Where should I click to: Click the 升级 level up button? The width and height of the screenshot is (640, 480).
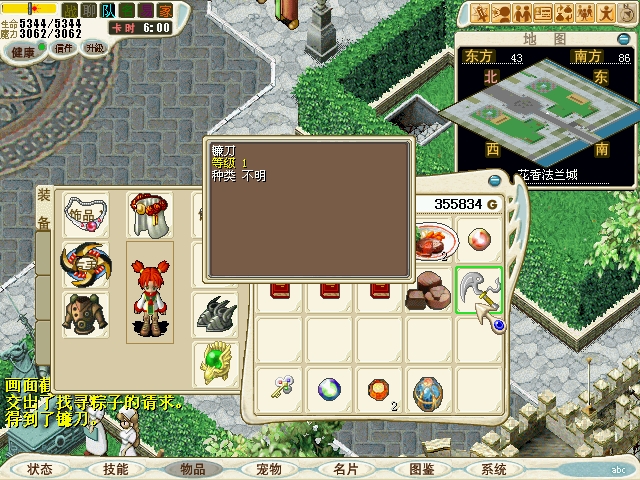[x=95, y=48]
